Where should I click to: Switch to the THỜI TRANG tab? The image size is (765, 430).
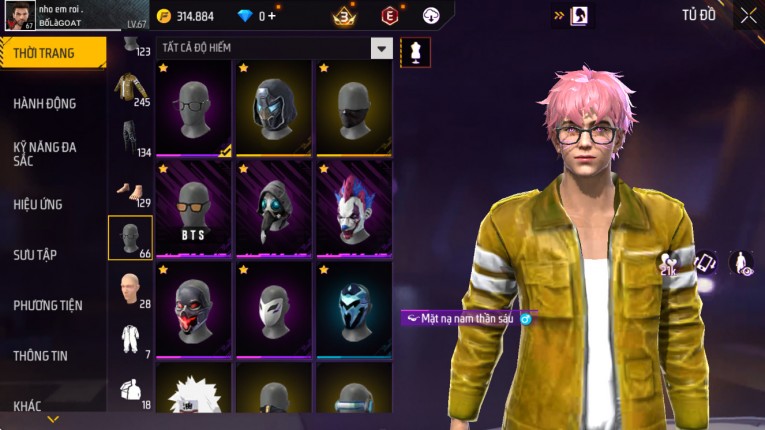[45, 53]
